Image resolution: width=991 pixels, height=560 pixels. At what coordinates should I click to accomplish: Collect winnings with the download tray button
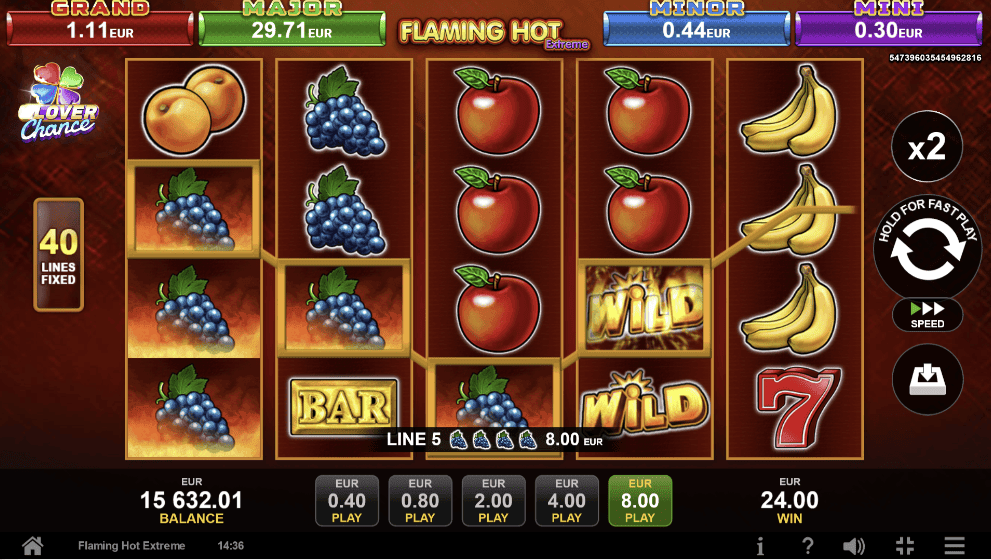click(x=926, y=379)
